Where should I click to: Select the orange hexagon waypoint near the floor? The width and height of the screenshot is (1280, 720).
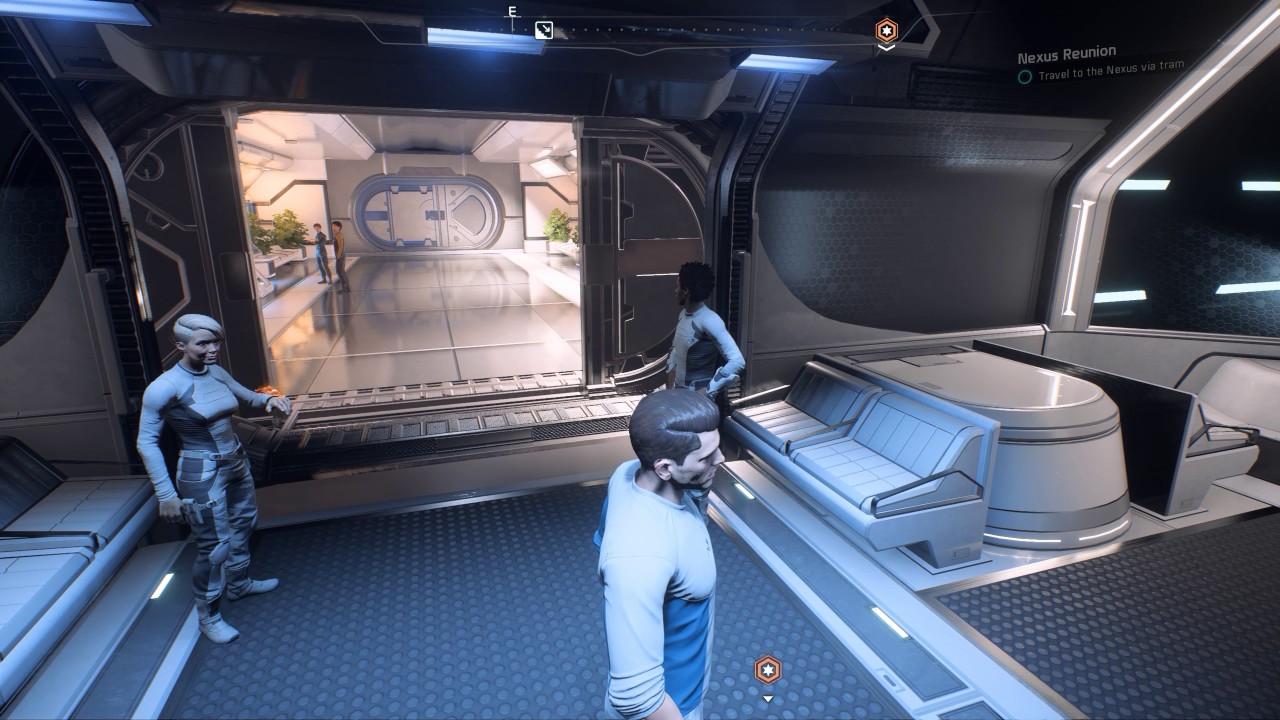(767, 669)
